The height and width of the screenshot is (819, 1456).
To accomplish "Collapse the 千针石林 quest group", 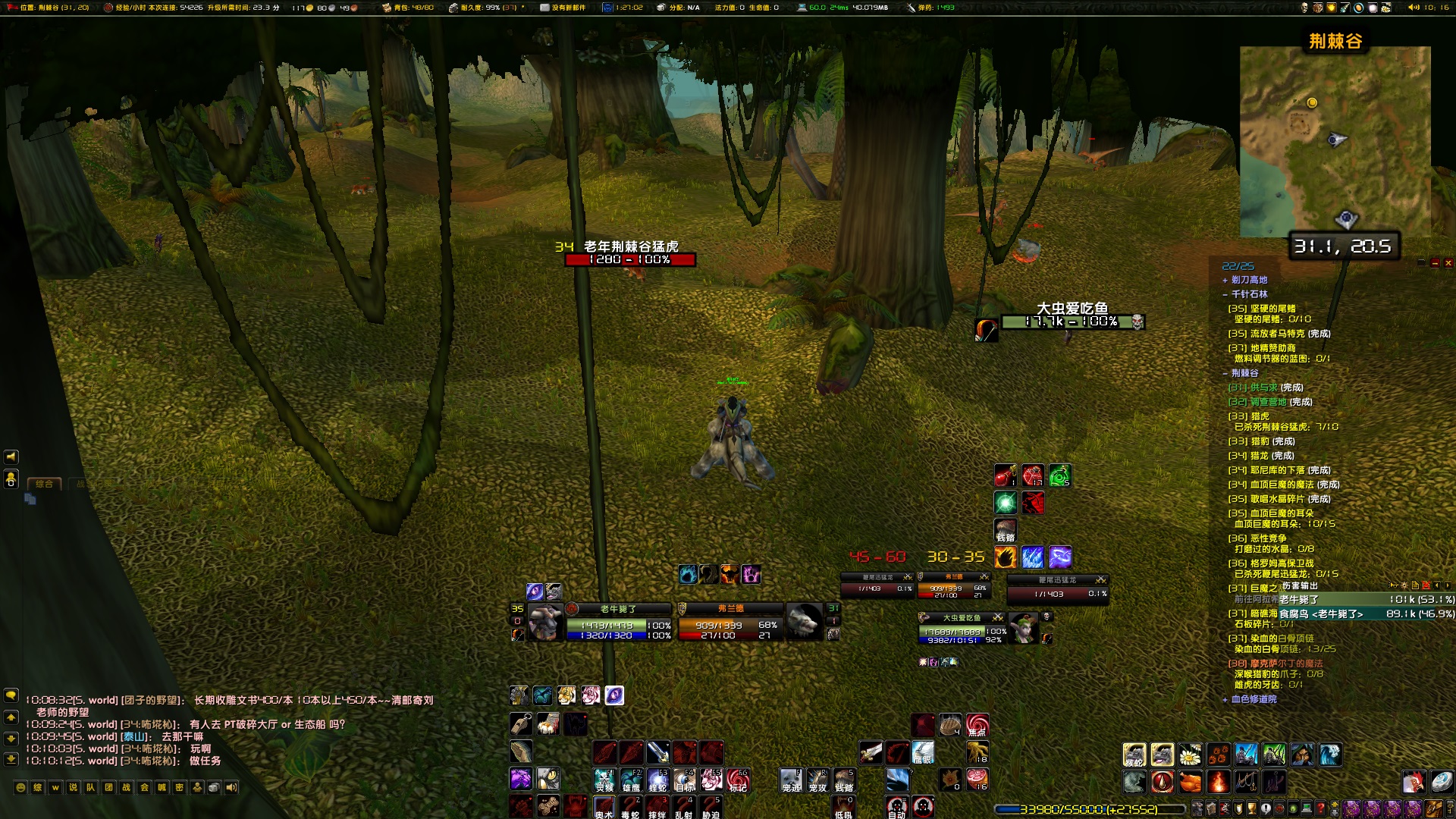I will coord(1225,294).
